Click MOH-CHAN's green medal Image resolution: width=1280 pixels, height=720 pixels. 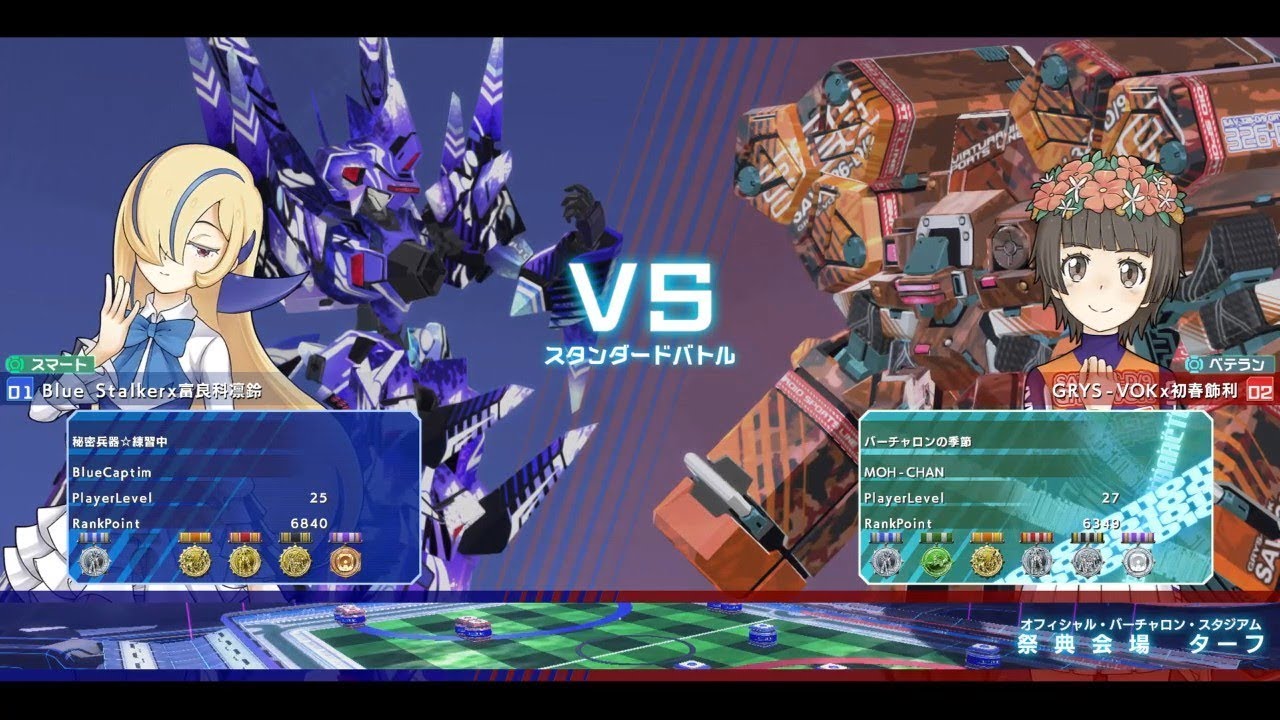click(936, 560)
